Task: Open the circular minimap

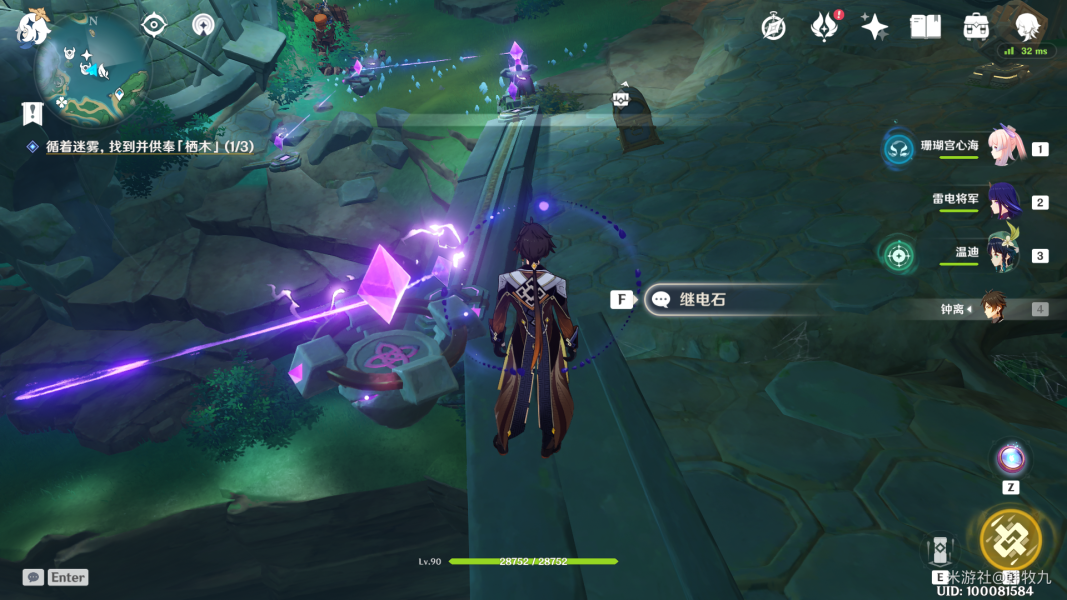Action: coord(91,68)
